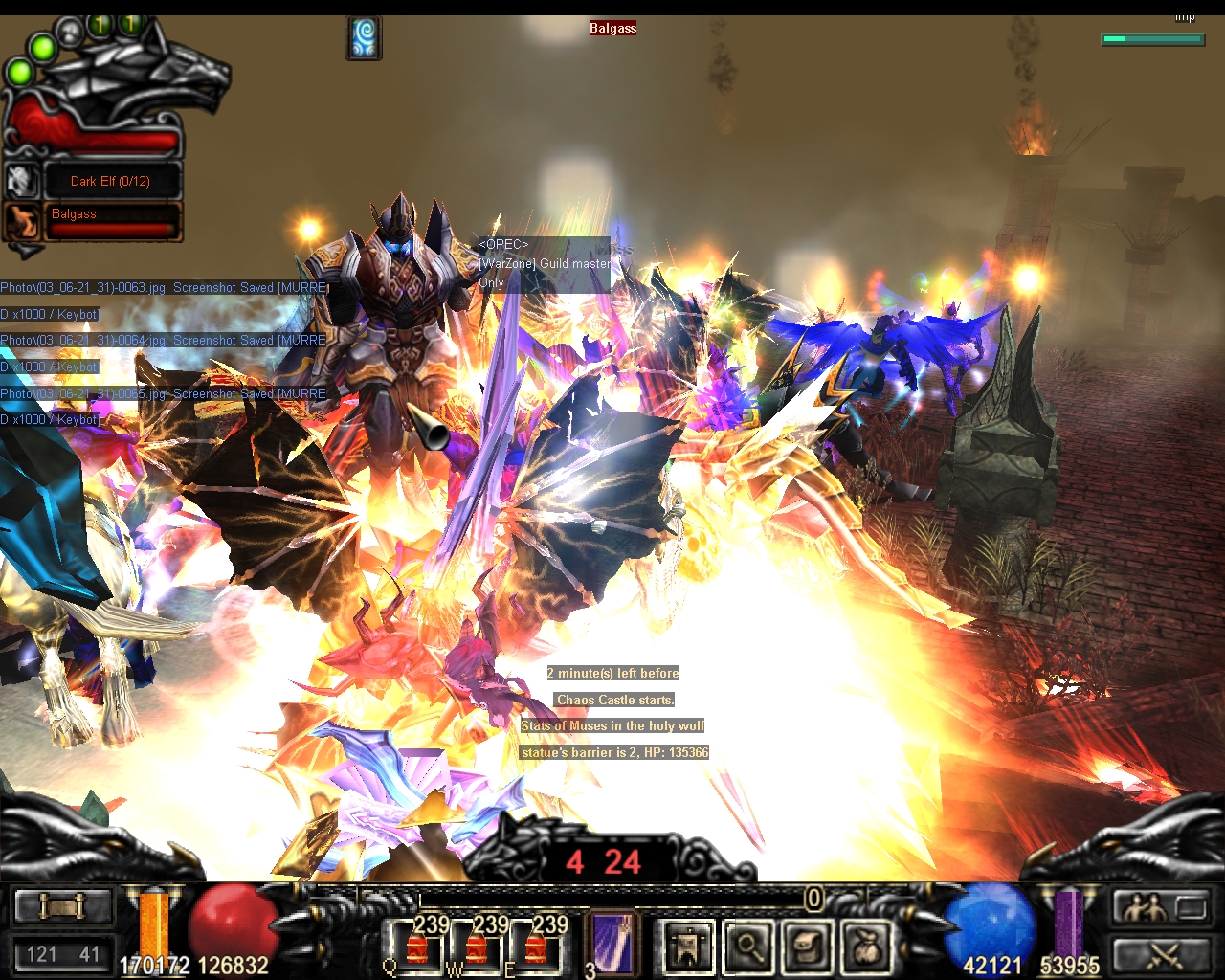Open the scroll menu button
Viewport: 1225px width, 980px height.
pyautogui.click(x=62, y=905)
